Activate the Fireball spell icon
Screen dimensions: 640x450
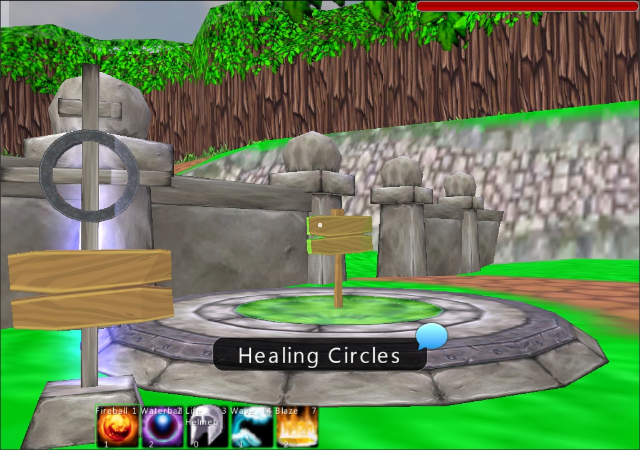(116, 430)
